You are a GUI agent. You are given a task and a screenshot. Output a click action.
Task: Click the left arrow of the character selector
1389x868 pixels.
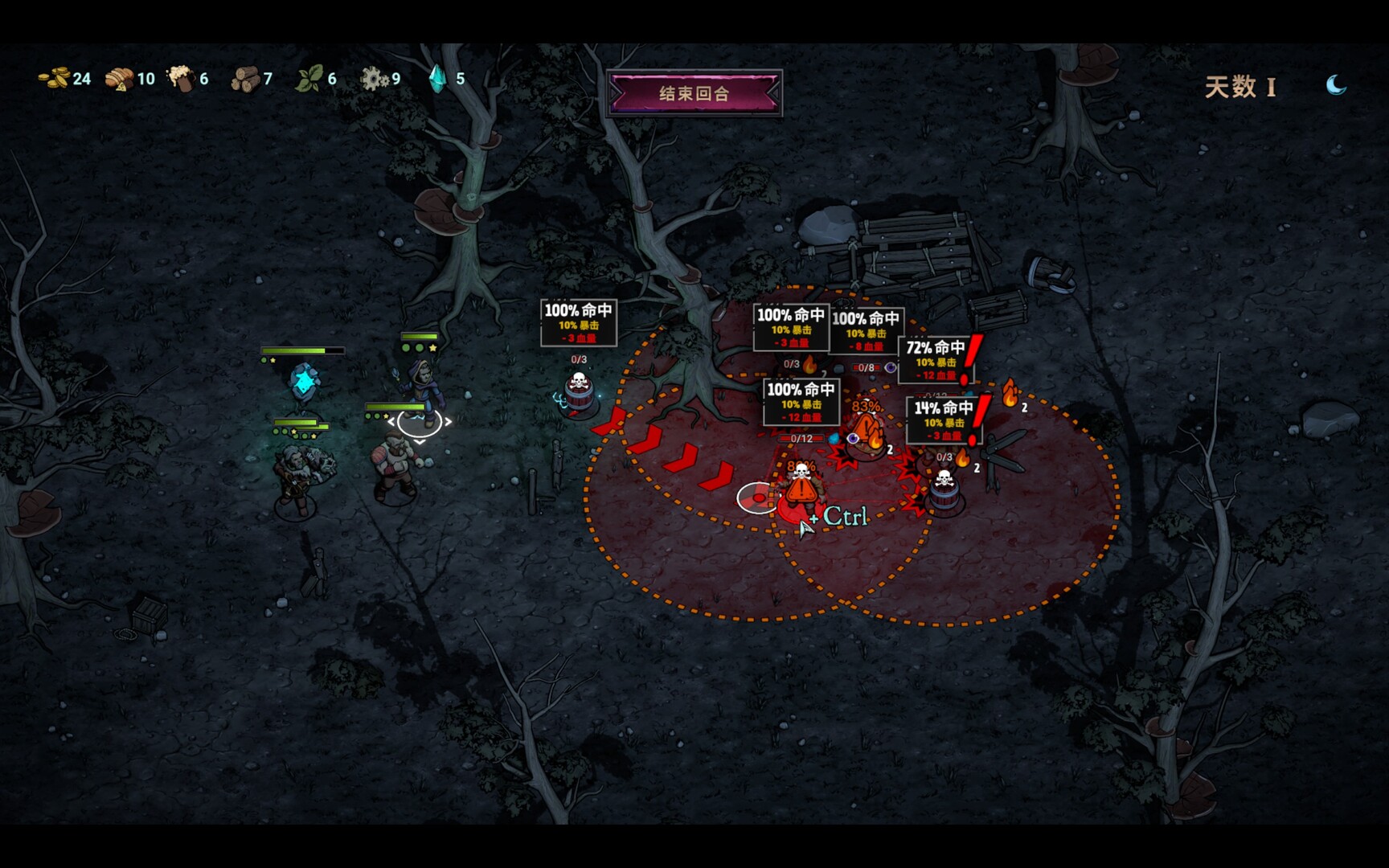coord(391,421)
